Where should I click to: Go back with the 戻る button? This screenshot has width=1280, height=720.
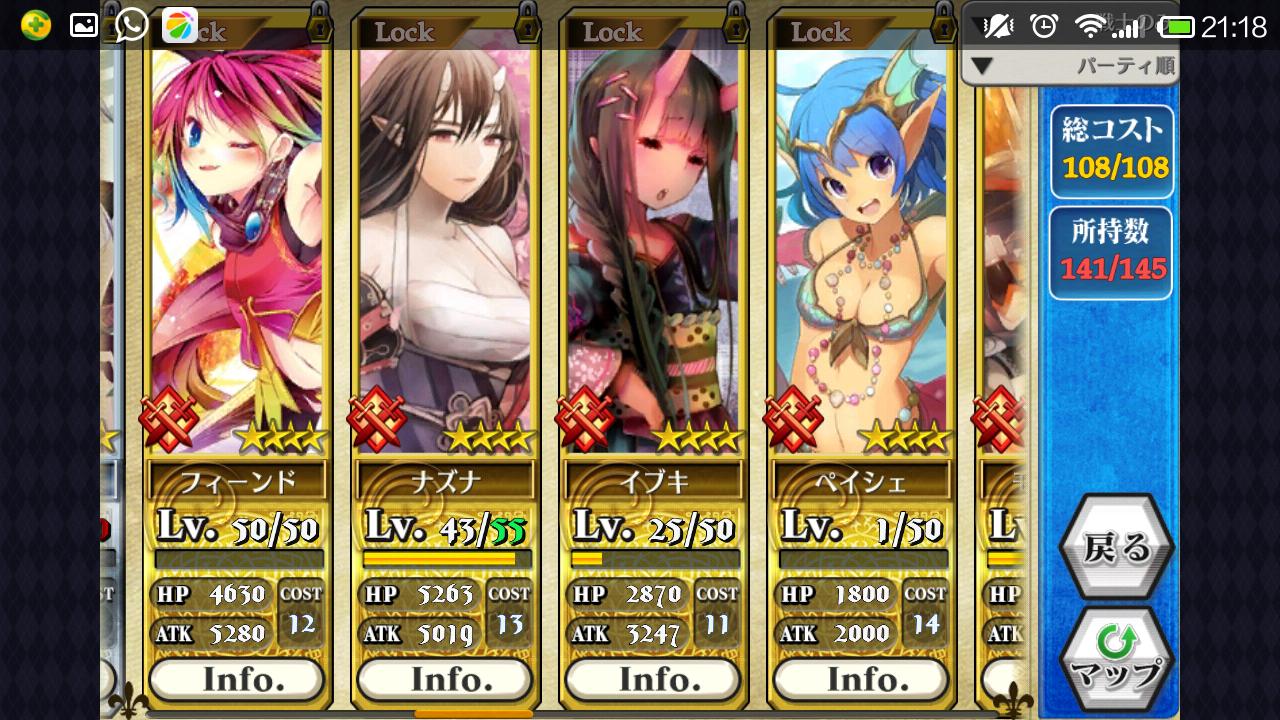[x=1115, y=548]
